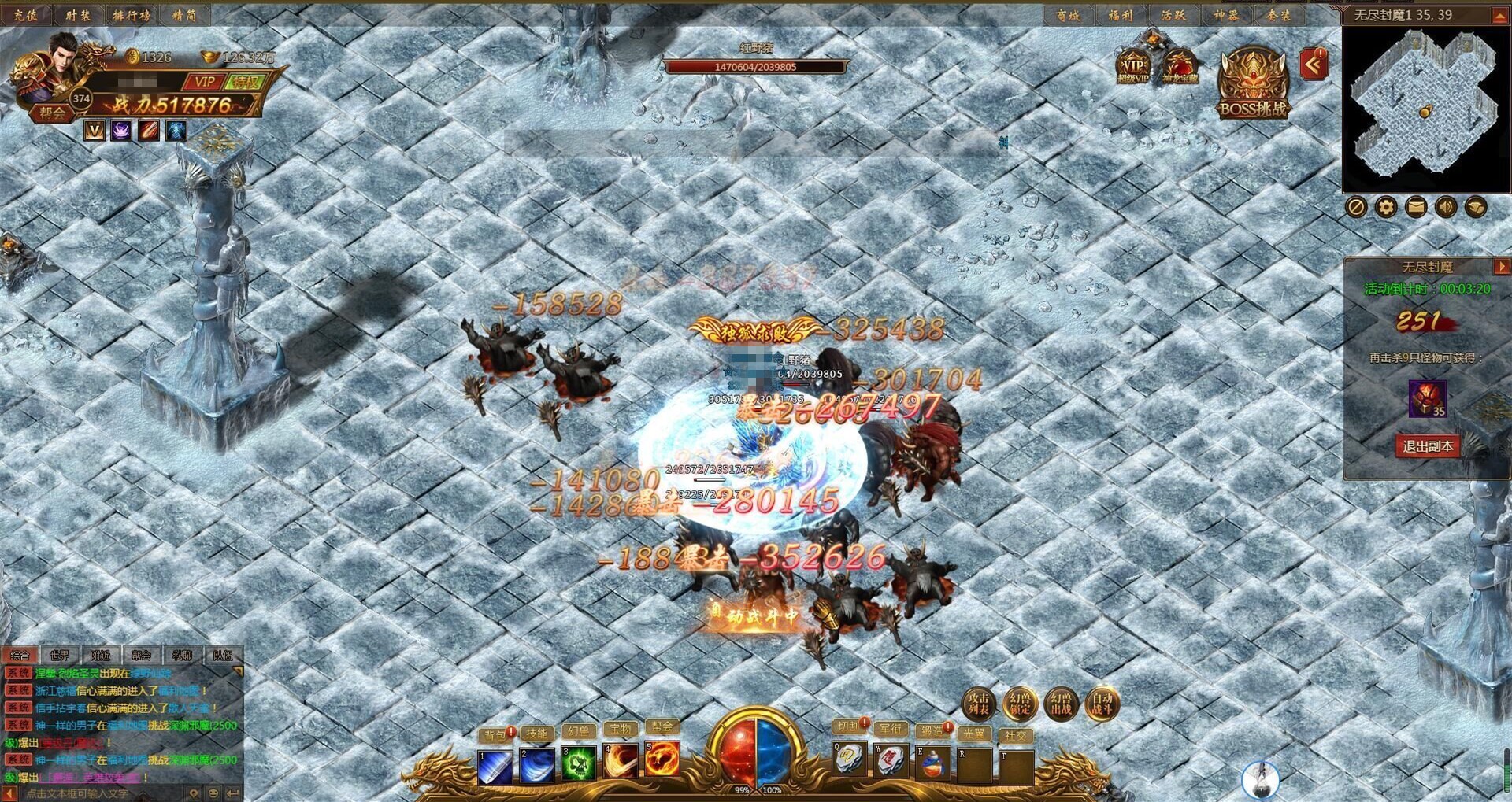Open the 背包 backpack

point(495,734)
